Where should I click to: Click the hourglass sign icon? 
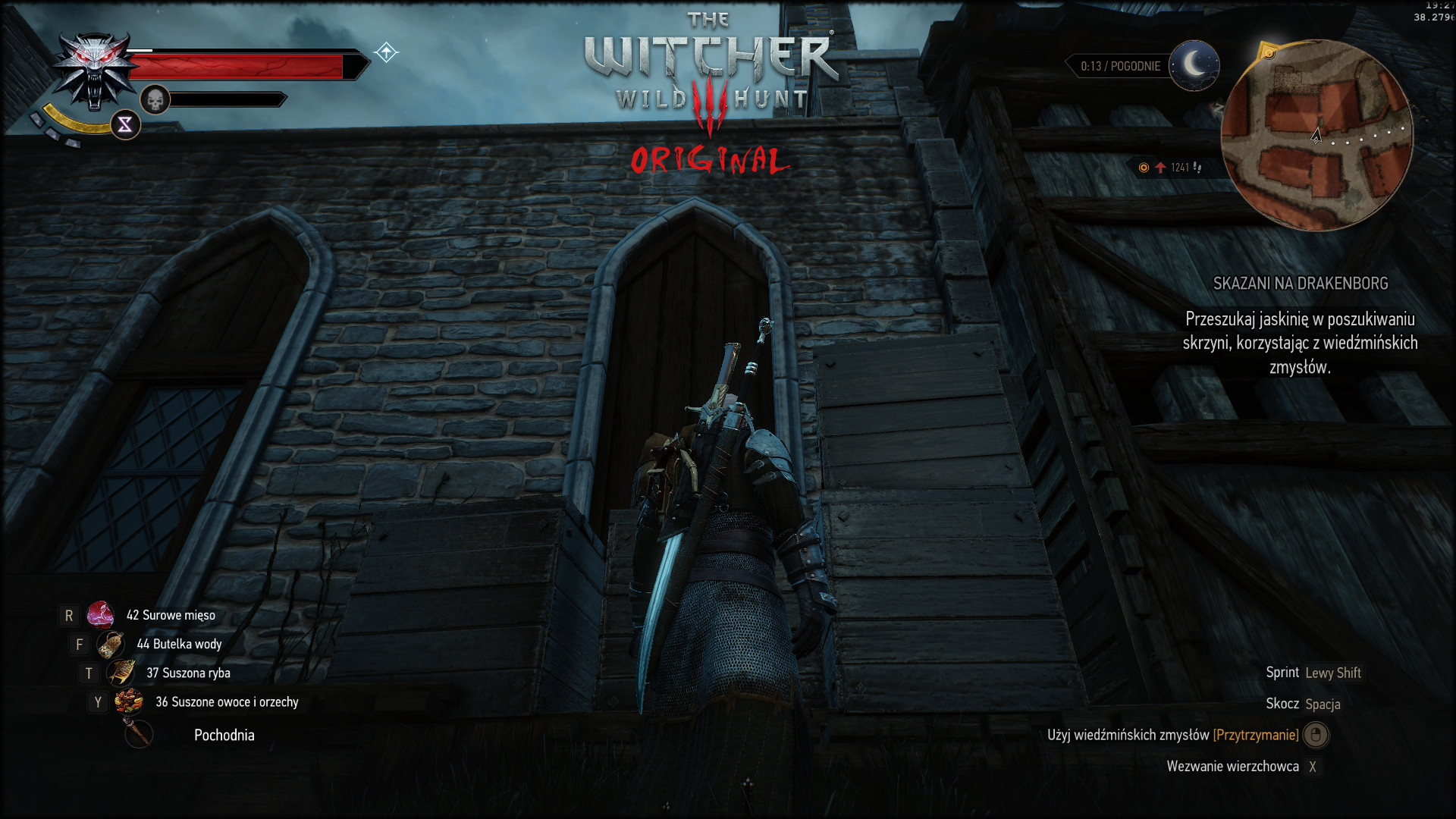pyautogui.click(x=125, y=124)
